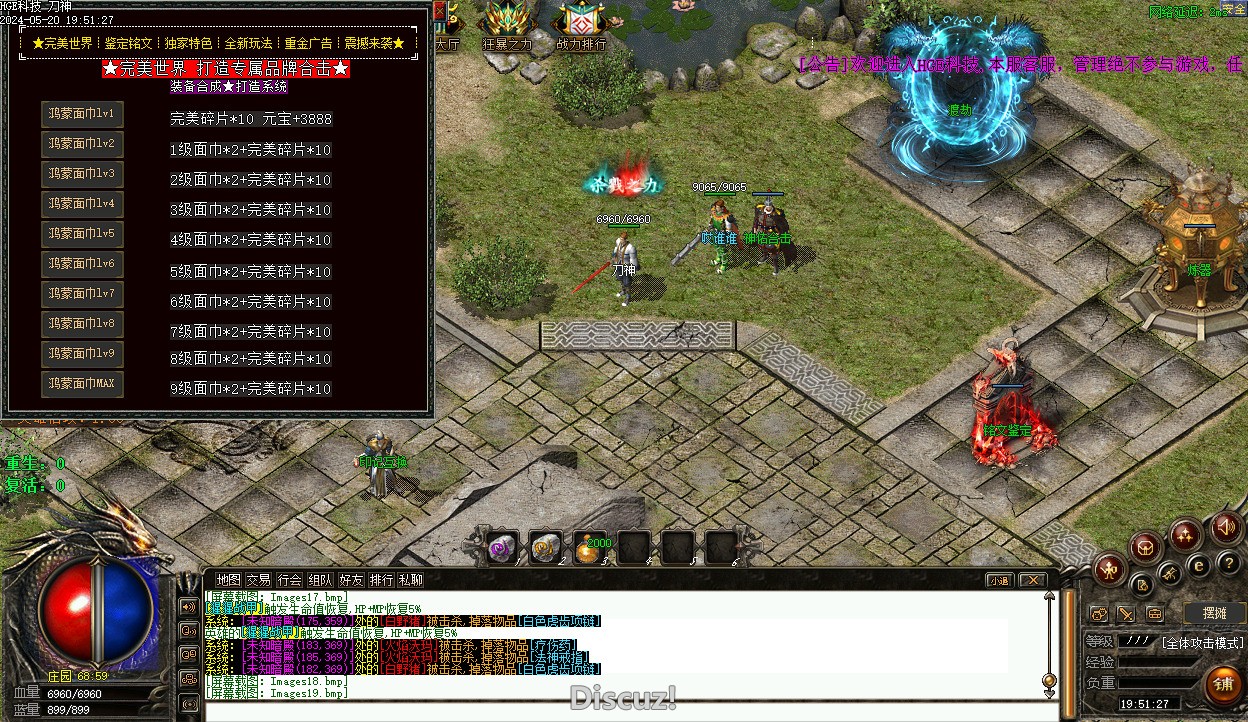Open the character figure icon
Screen dimensions: 1248x722
coord(1110,570)
